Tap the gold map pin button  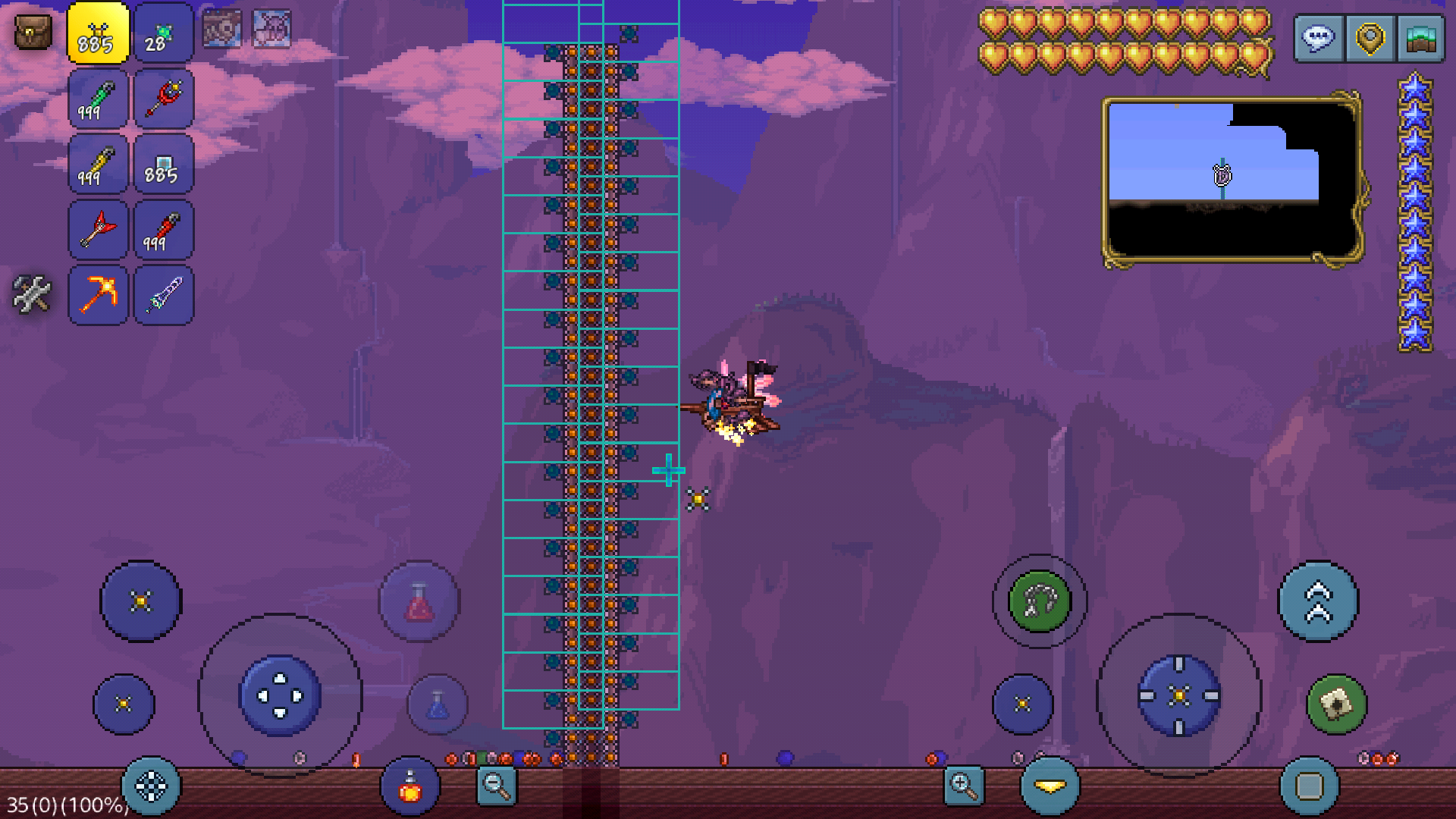[1370, 38]
